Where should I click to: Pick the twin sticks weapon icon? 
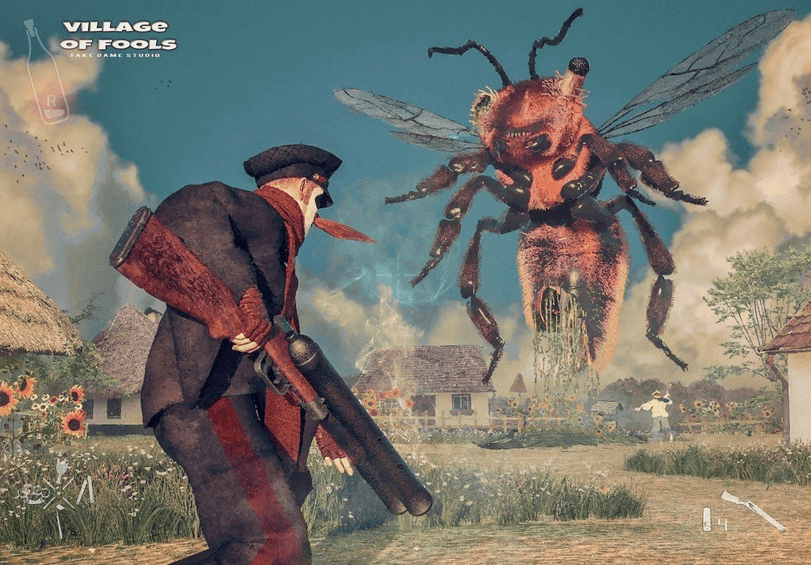coord(85,490)
